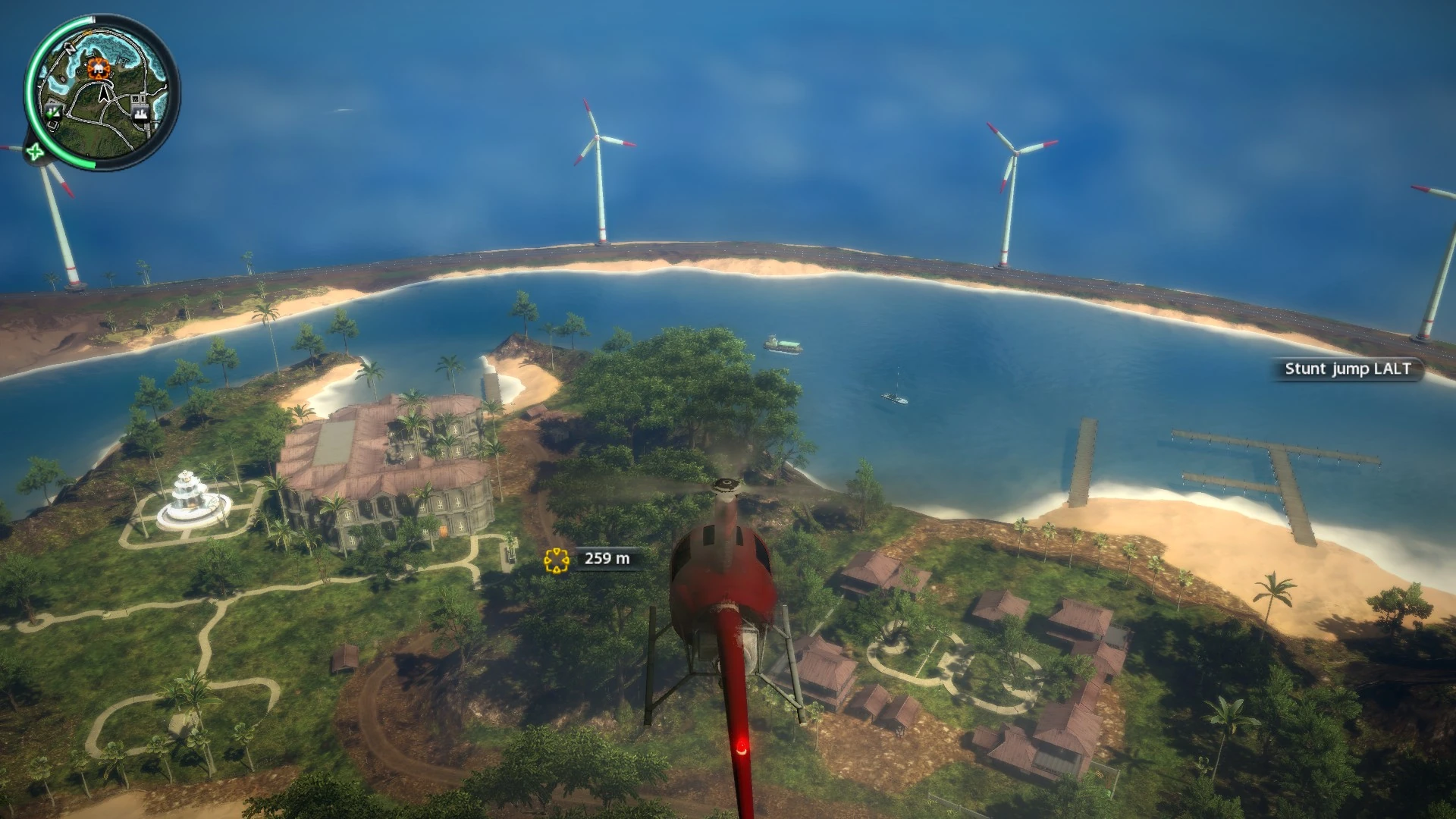Click the orange settlement icon on minimap
This screenshot has width=1456, height=819.
coord(98,67)
